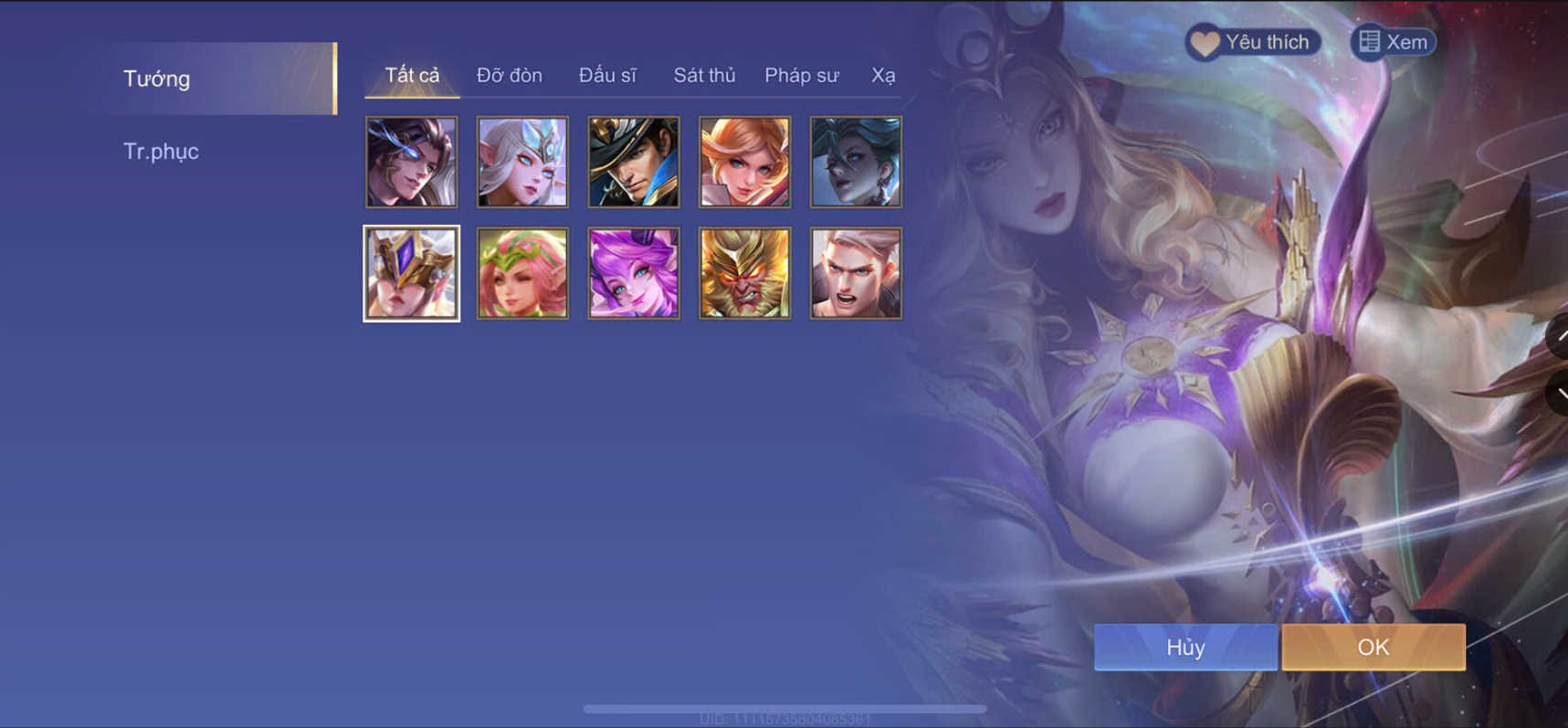Open the Tr.phục section in sidebar
Viewport: 1568px width, 728px height.
(x=162, y=151)
